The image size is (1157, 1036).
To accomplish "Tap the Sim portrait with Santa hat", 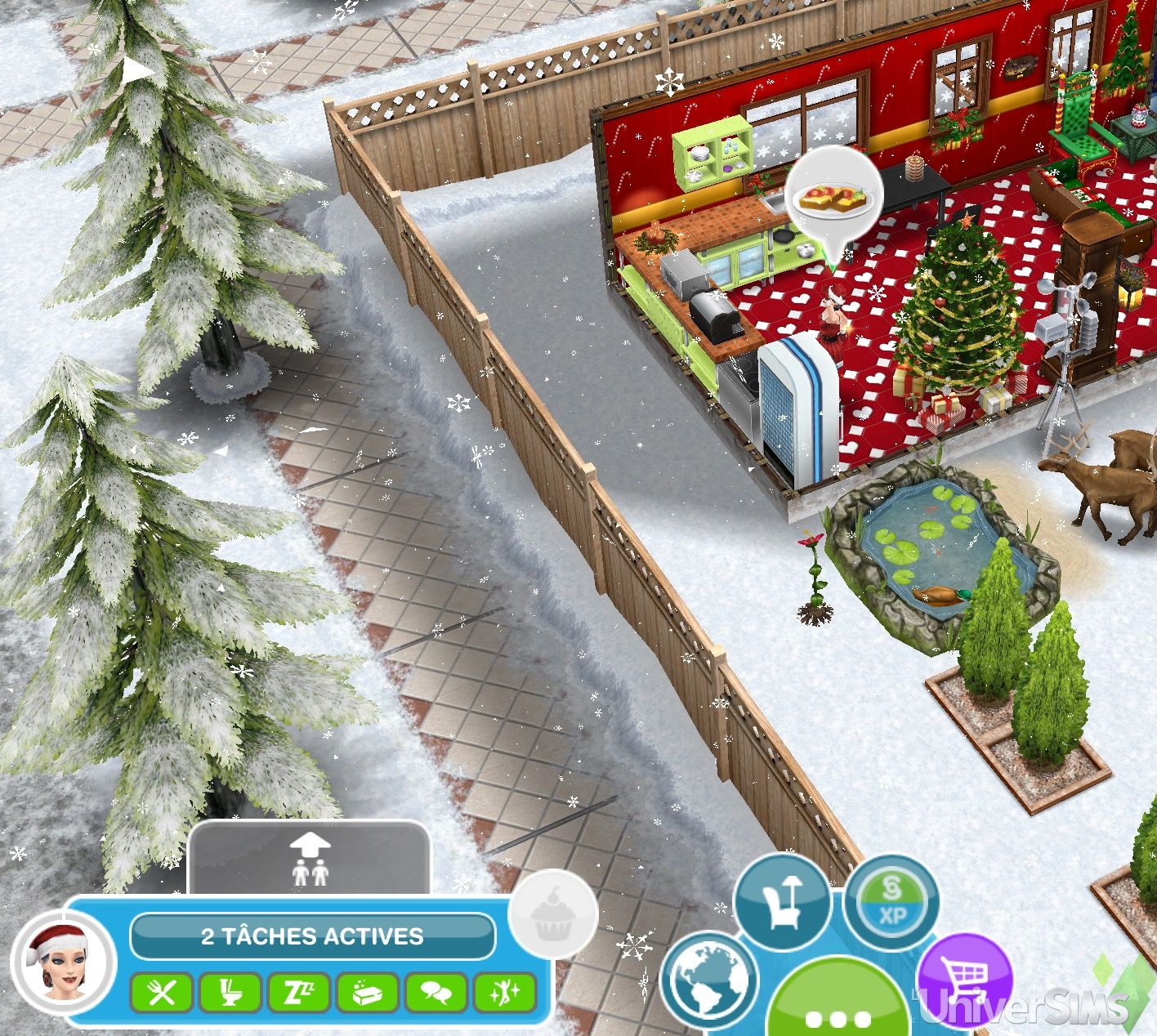I will (61, 961).
